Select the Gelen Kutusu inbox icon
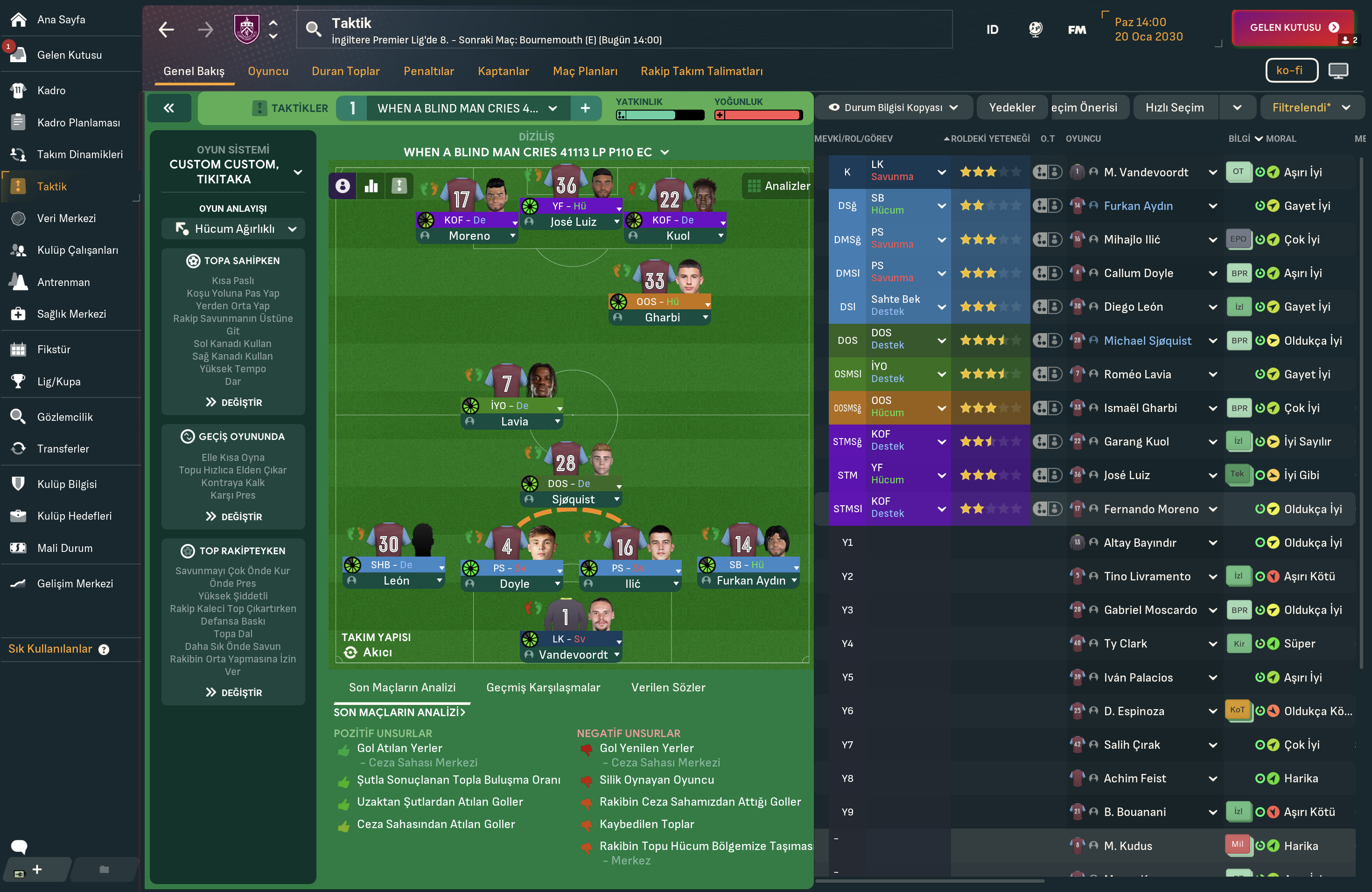Image resolution: width=1372 pixels, height=892 pixels. [x=18, y=55]
